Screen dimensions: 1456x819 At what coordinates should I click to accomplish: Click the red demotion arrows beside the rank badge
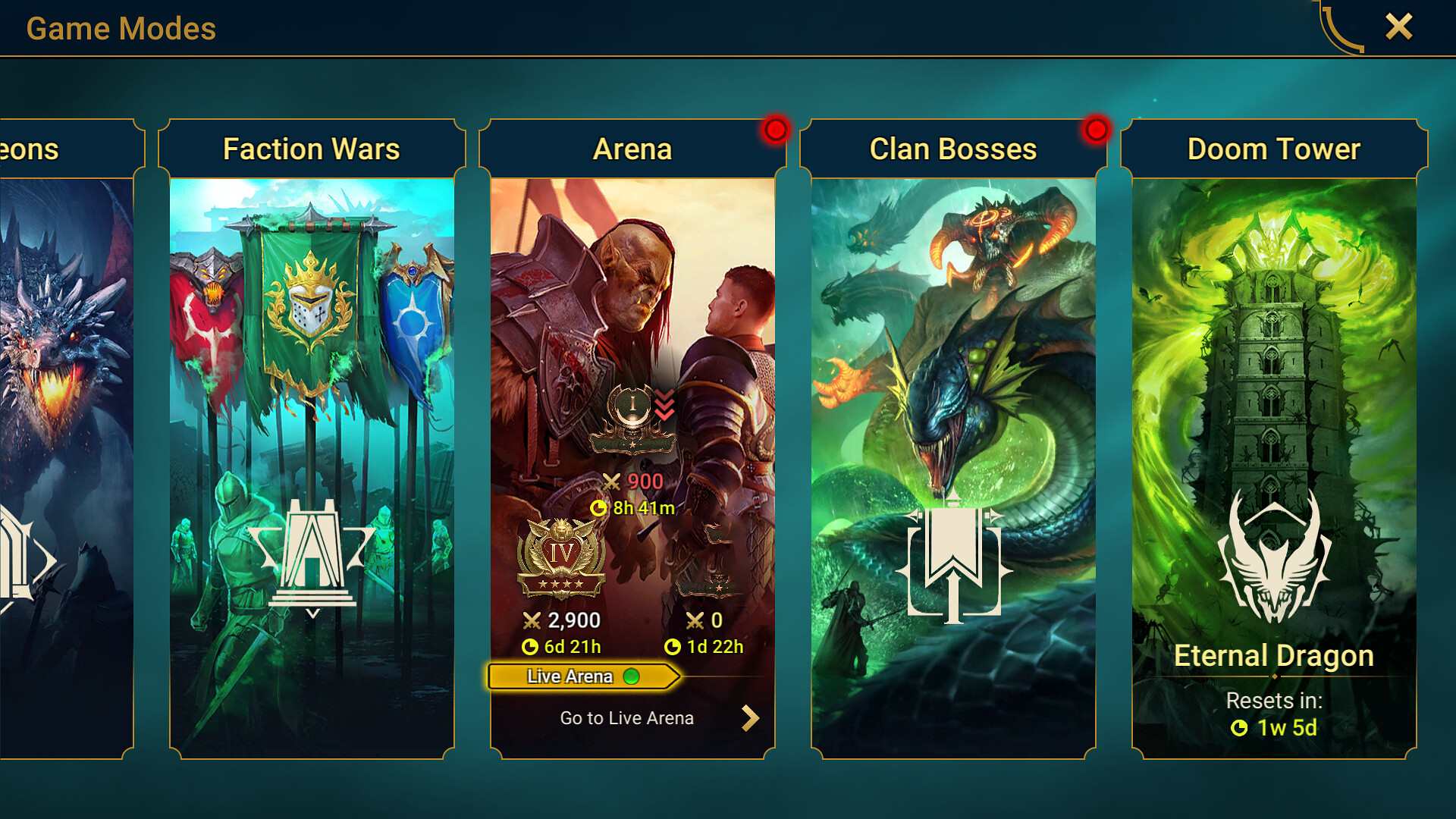[664, 404]
